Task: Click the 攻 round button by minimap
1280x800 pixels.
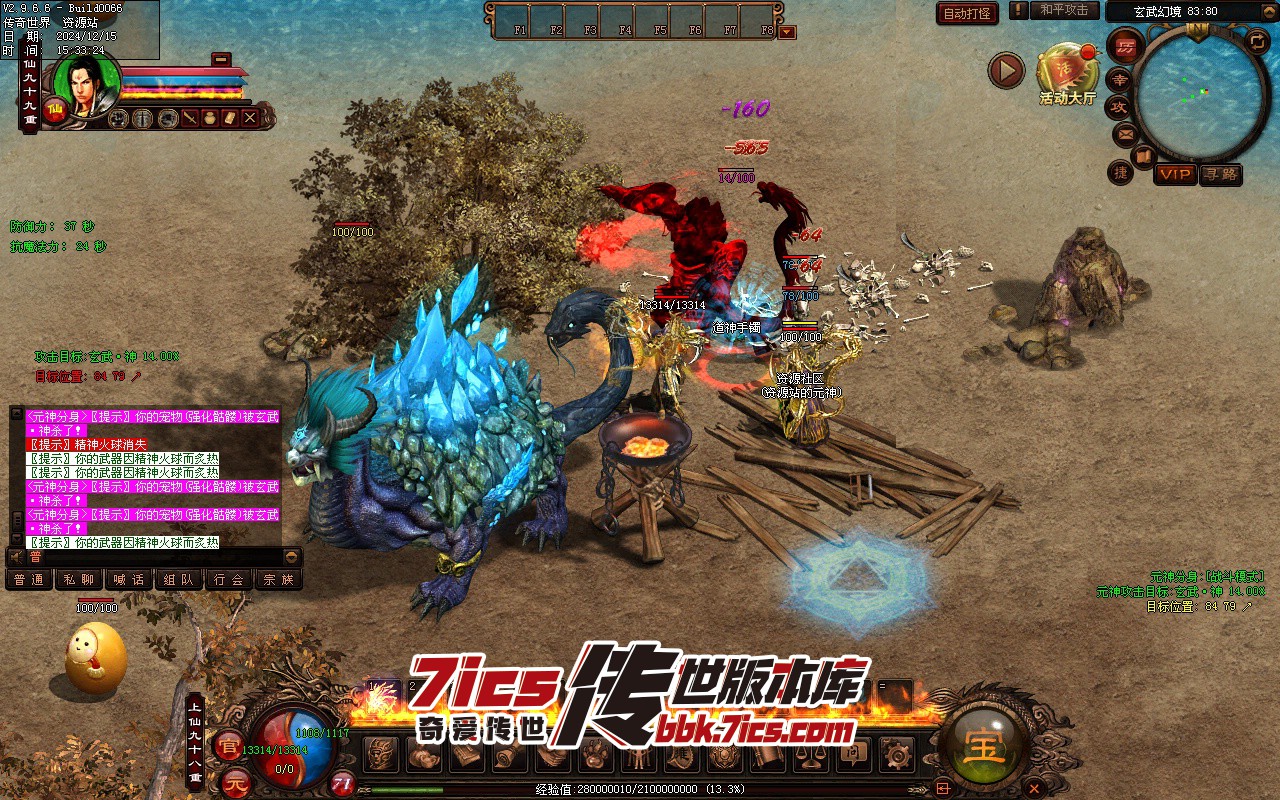Action: point(1119,106)
